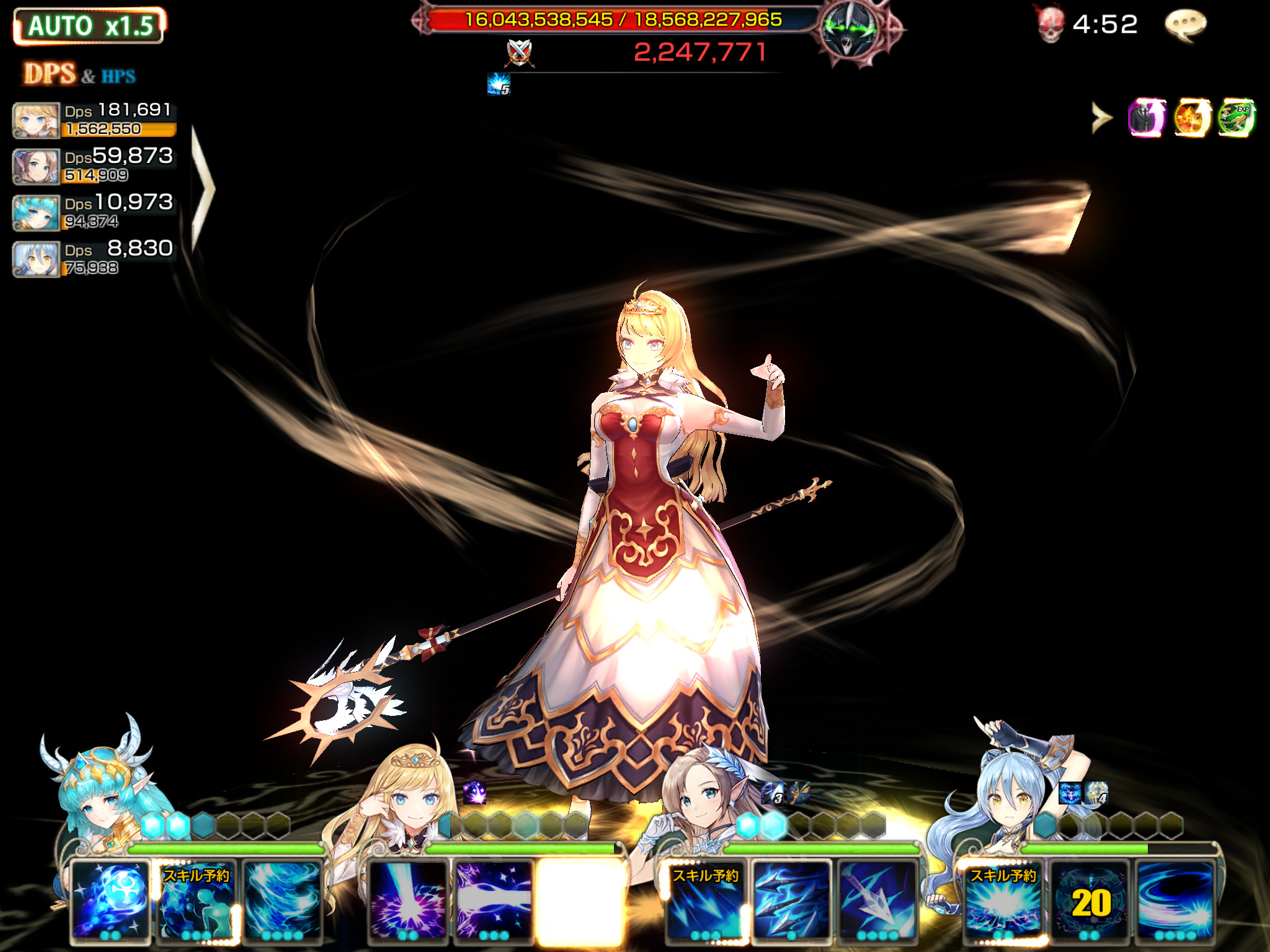Select the fiery orange boost buff icon
Viewport: 1270px width, 952px height.
(1191, 118)
